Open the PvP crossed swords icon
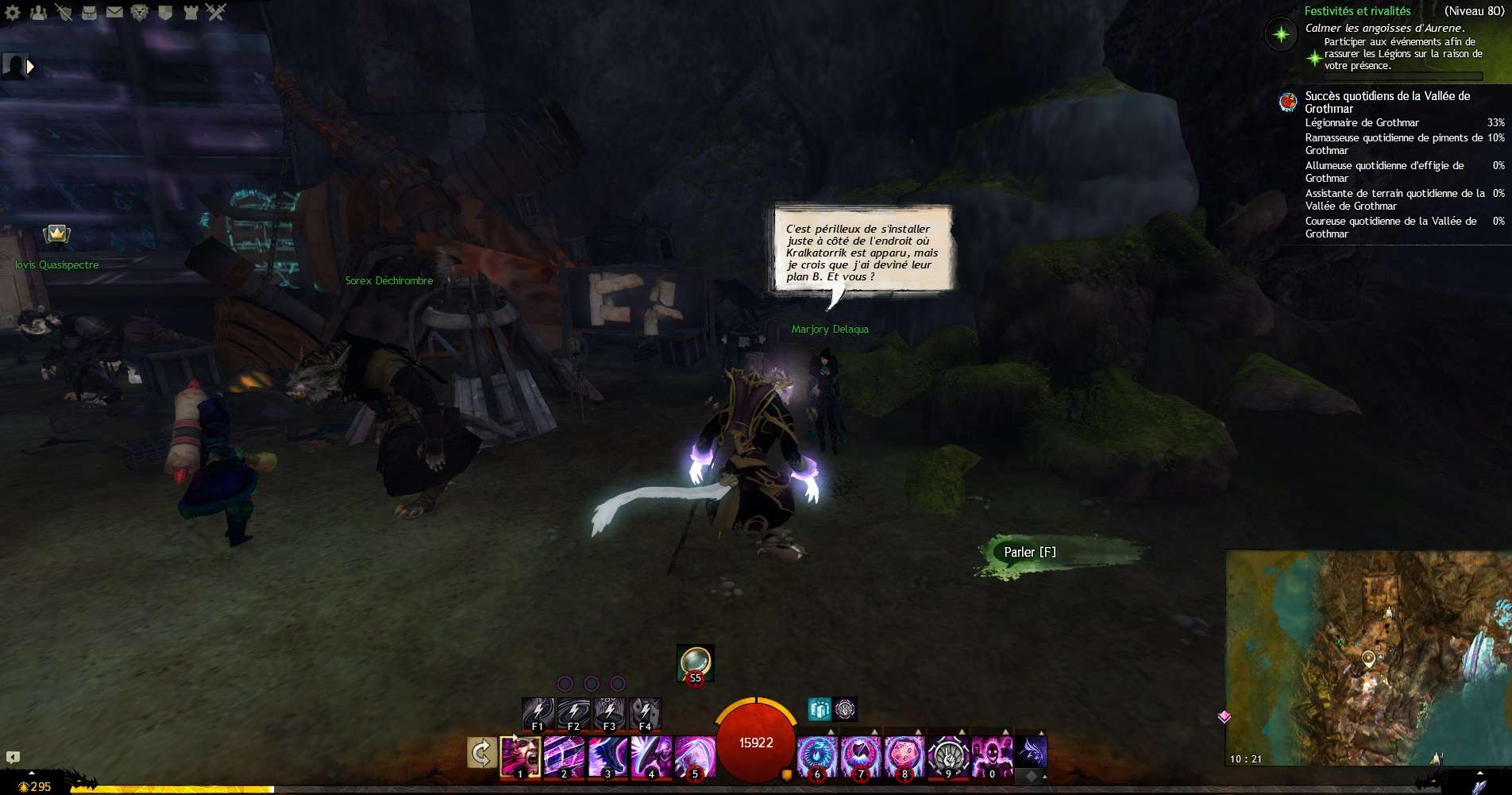This screenshot has height=795, width=1512. (x=216, y=12)
